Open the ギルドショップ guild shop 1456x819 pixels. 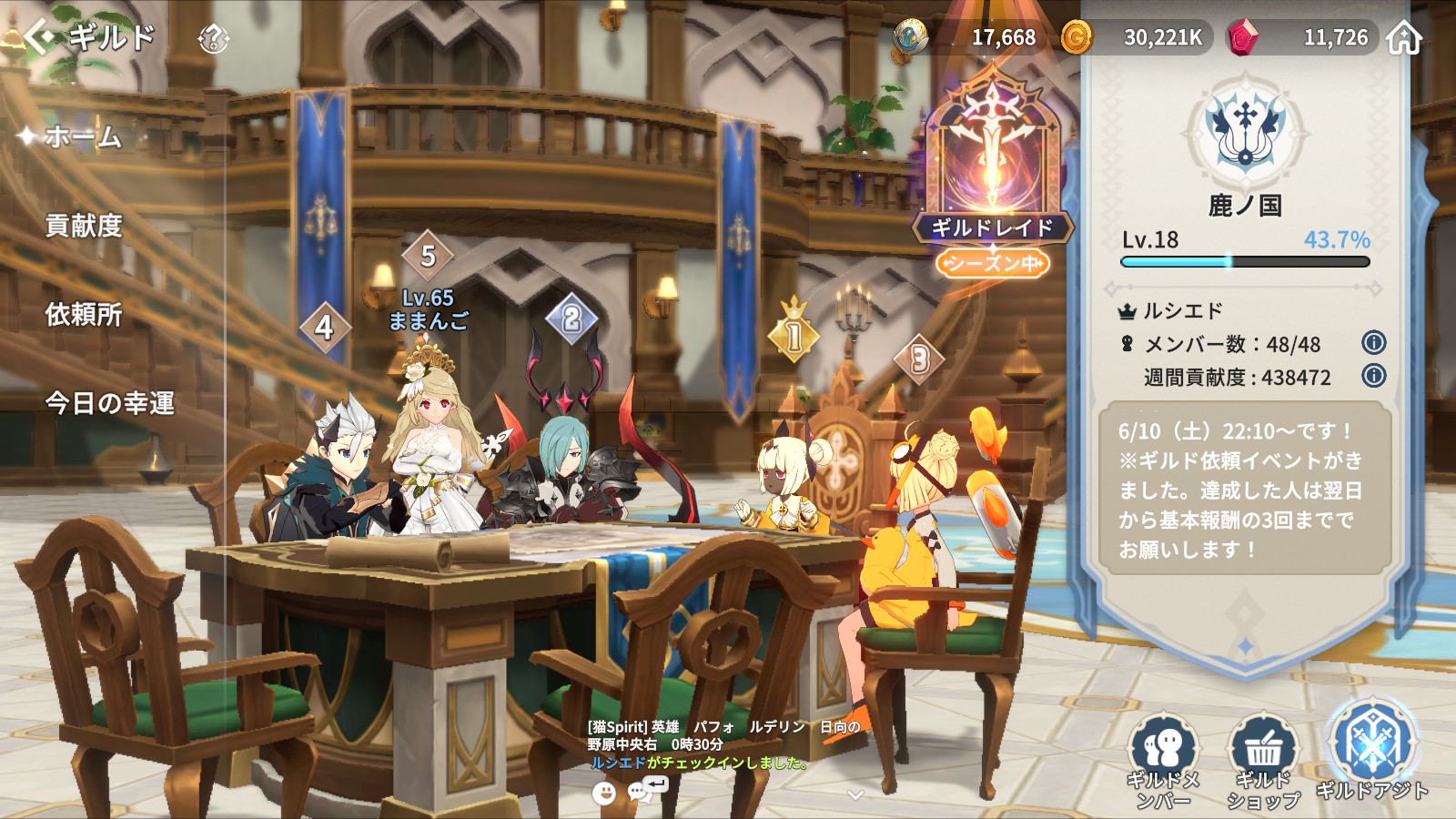[1263, 762]
